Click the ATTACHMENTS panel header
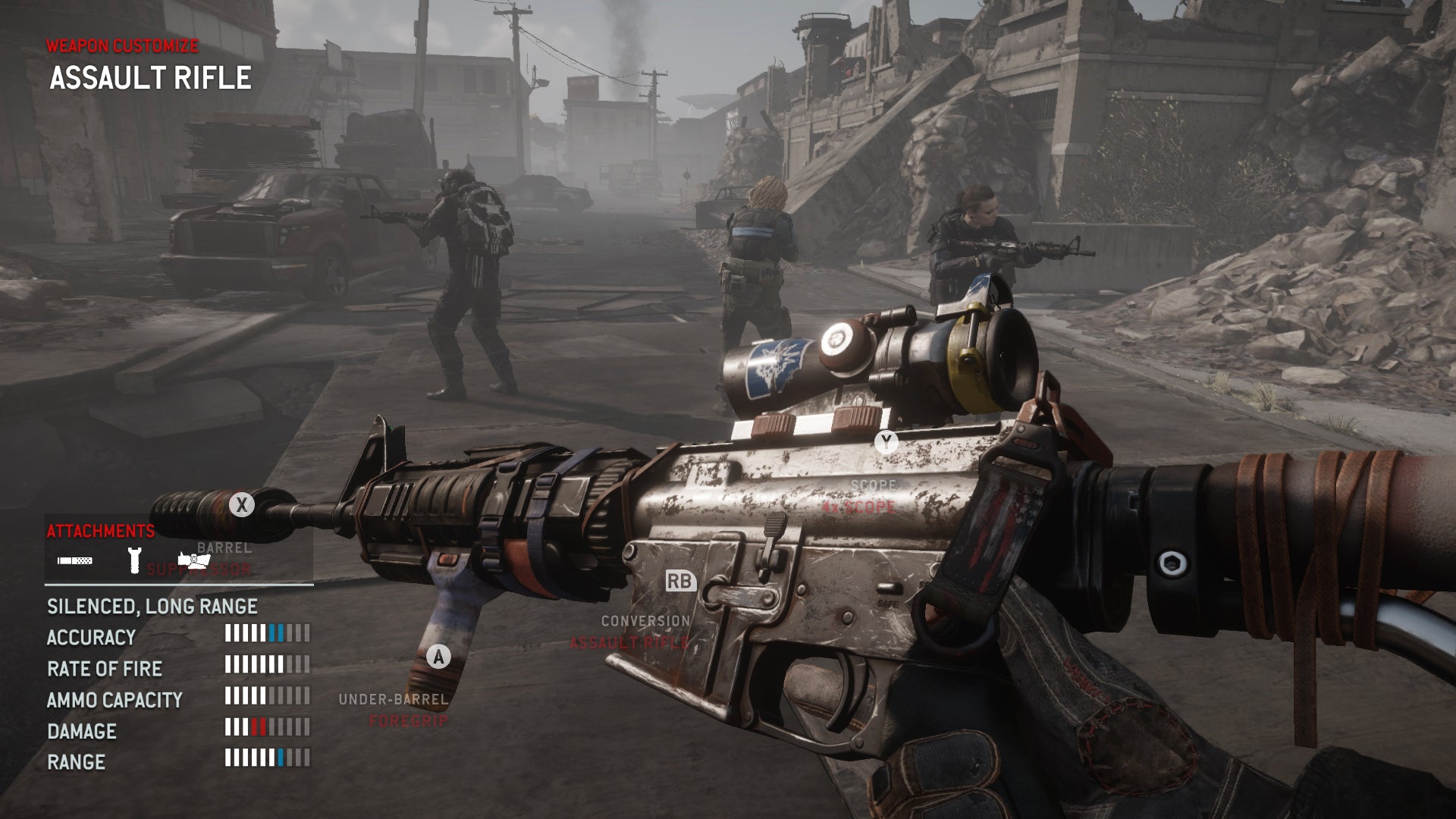 99,529
